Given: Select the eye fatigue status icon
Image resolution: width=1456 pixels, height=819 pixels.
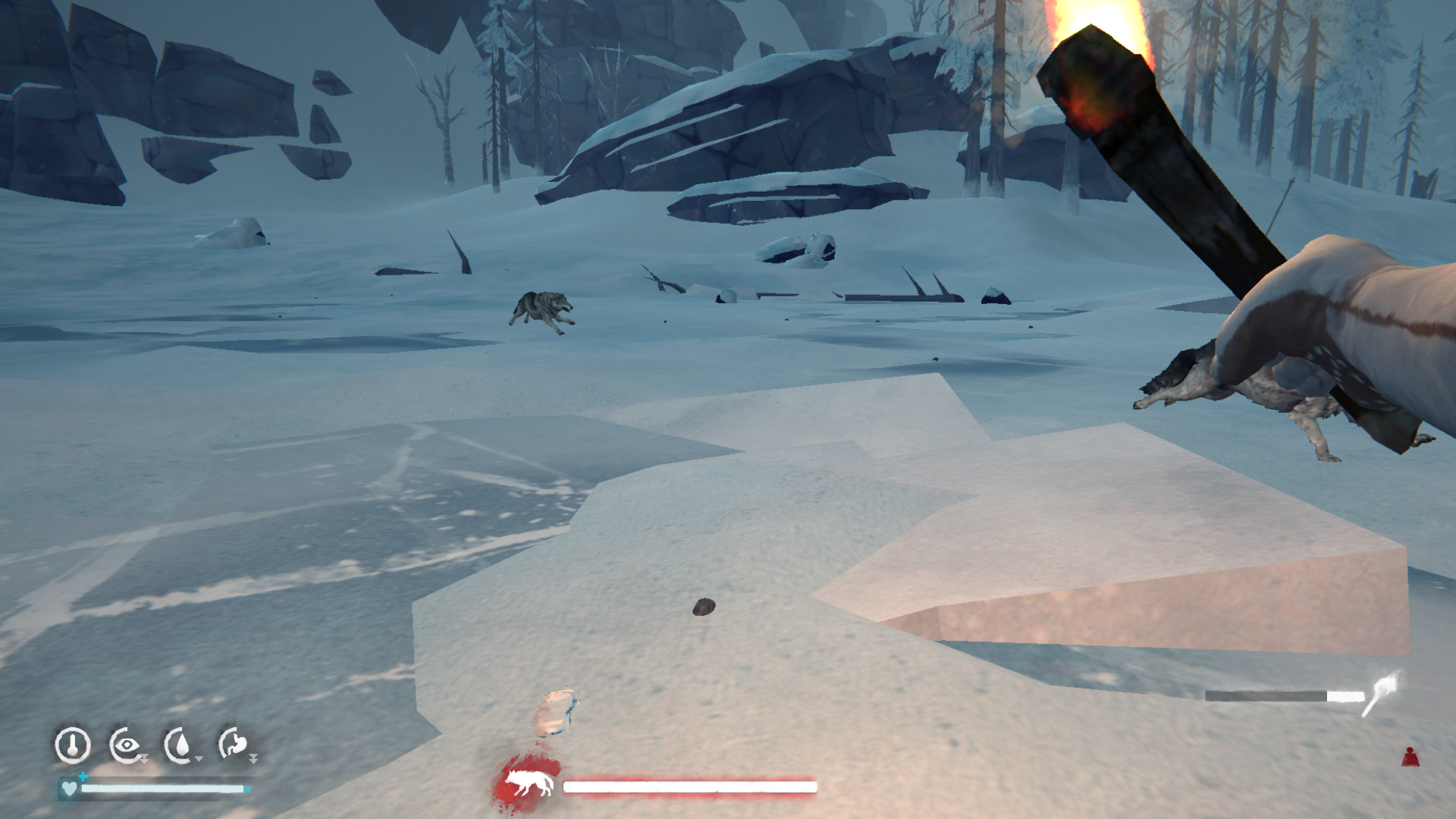Looking at the screenshot, I should (126, 745).
